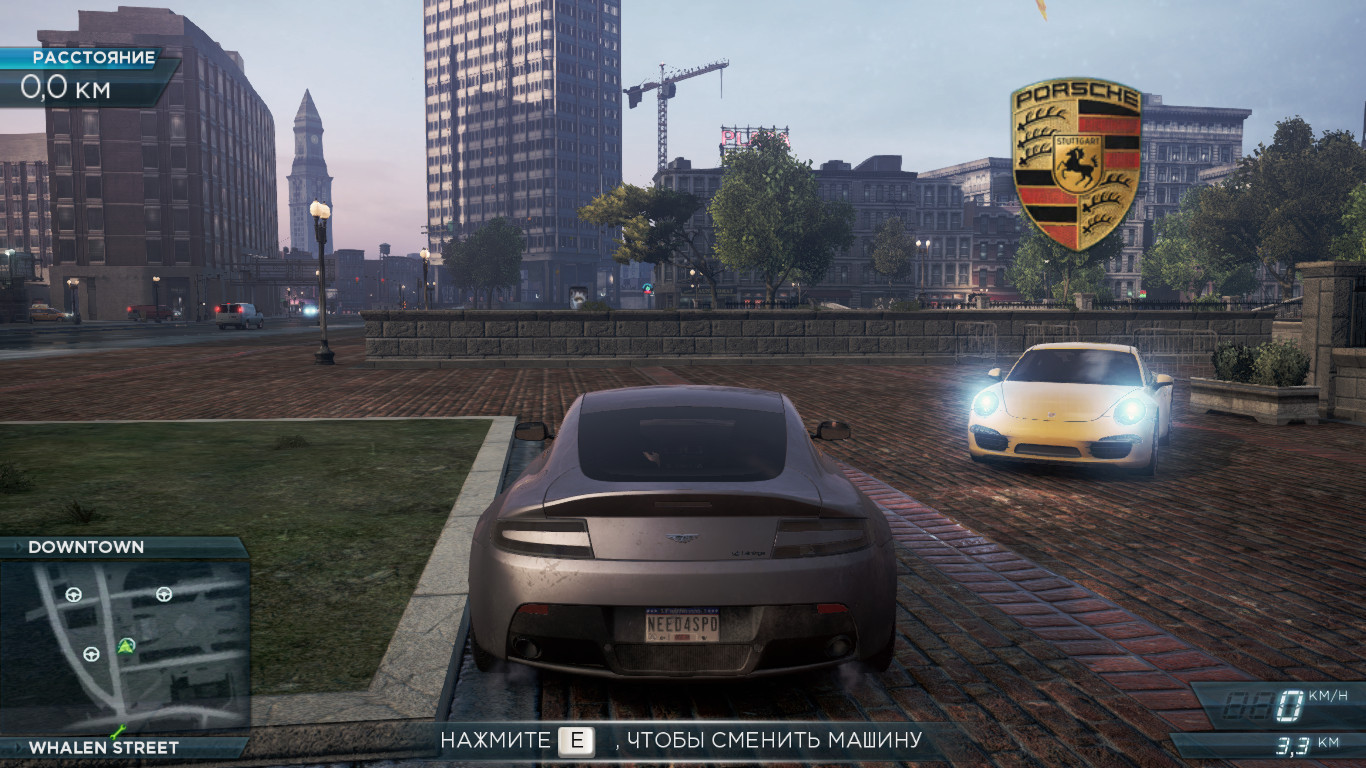The width and height of the screenshot is (1366, 768).
Task: Select the Porsche emblem jack spot marker
Action: click(x=1075, y=163)
